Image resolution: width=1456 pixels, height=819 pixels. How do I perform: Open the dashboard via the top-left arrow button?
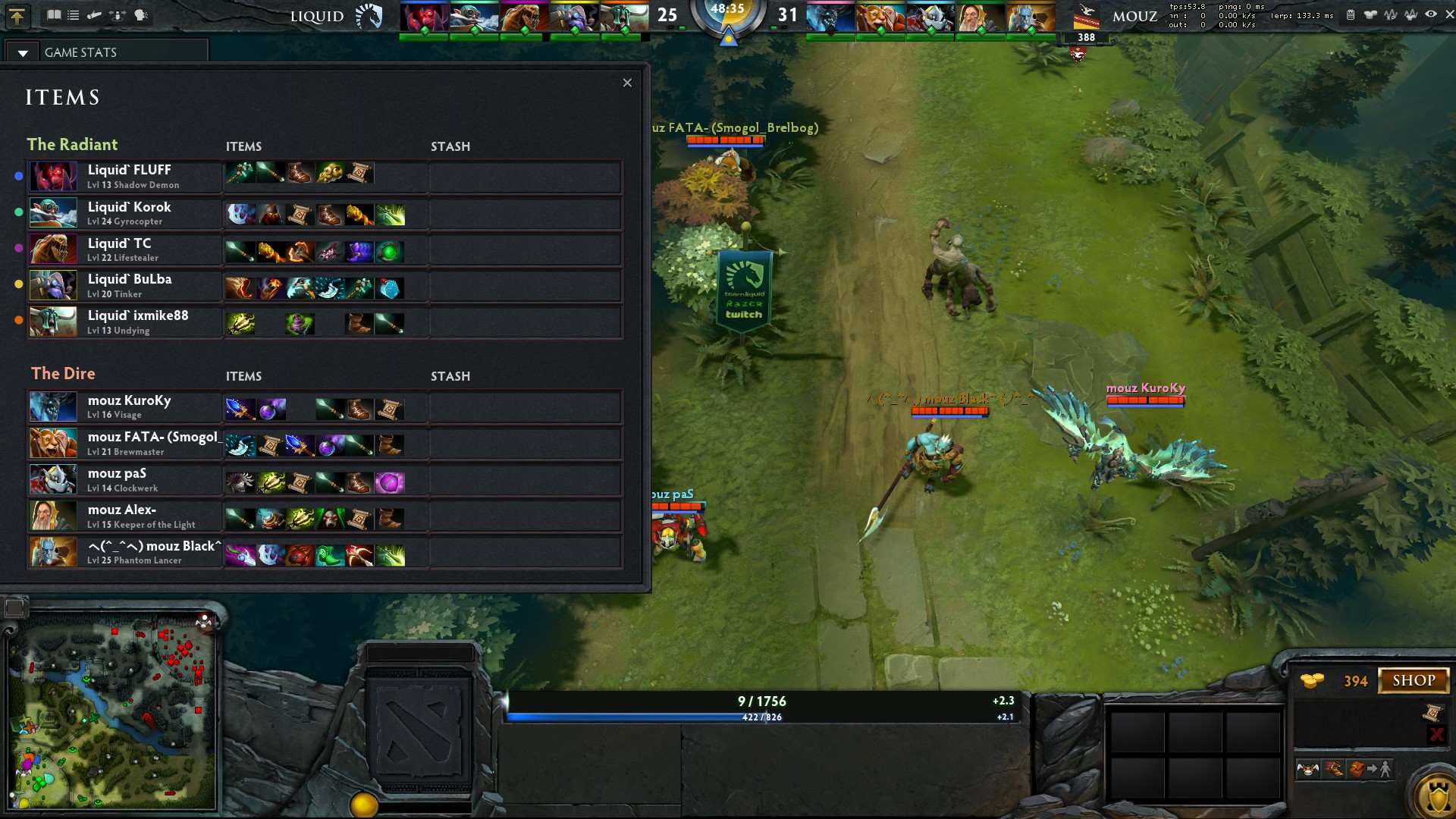[17, 16]
